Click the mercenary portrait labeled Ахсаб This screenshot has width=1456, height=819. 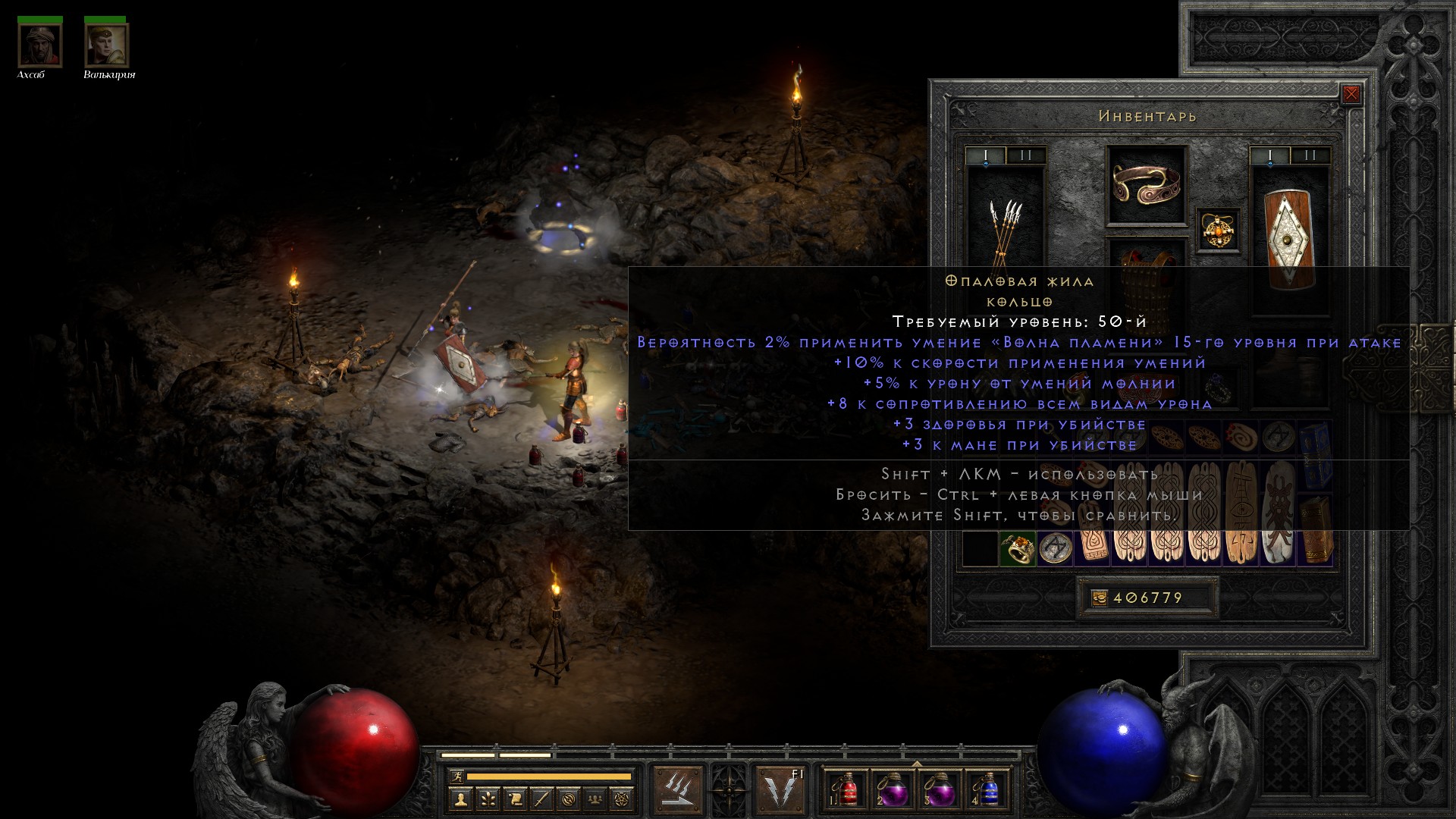[39, 45]
